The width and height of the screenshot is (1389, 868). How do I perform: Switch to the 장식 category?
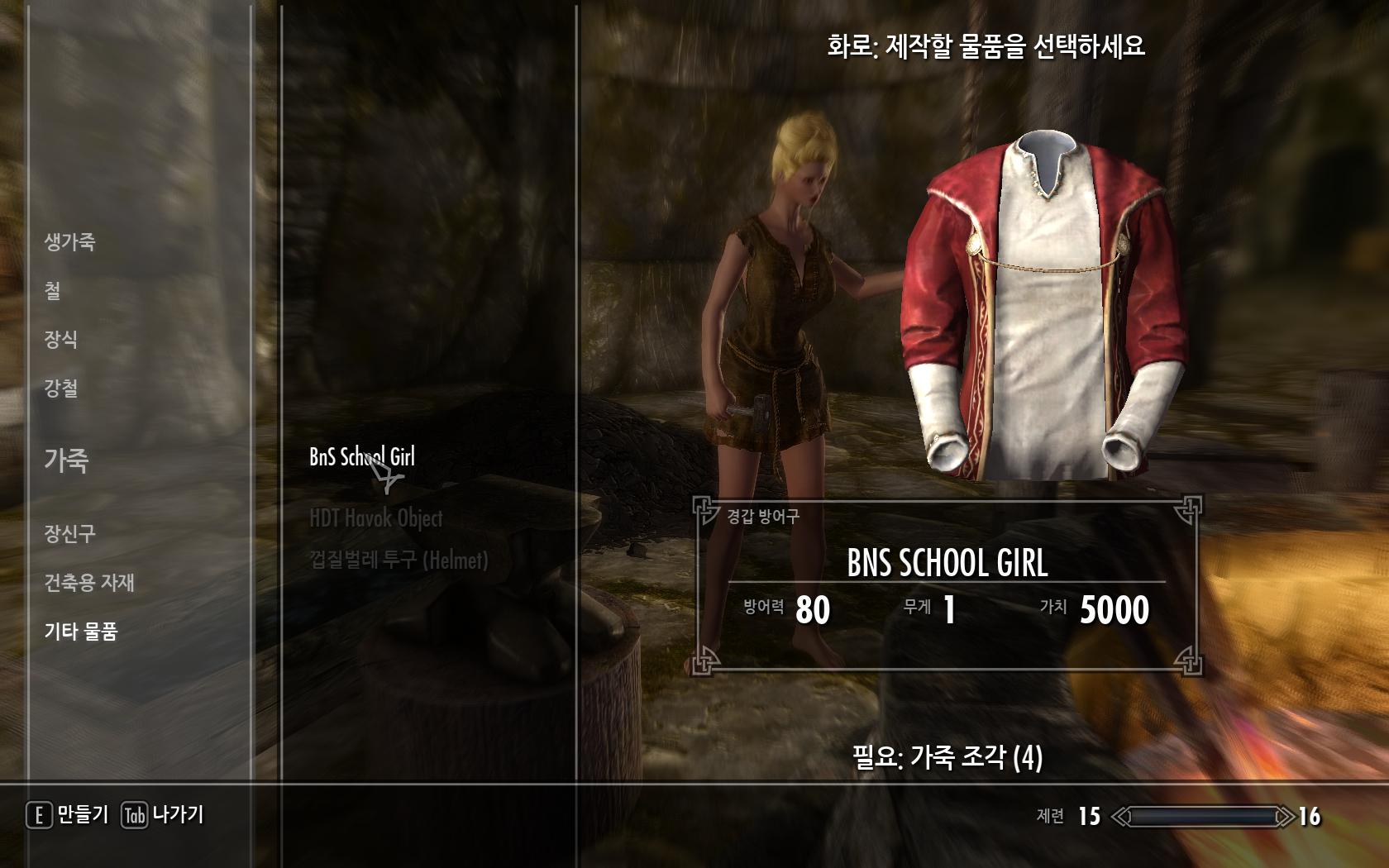[x=60, y=339]
